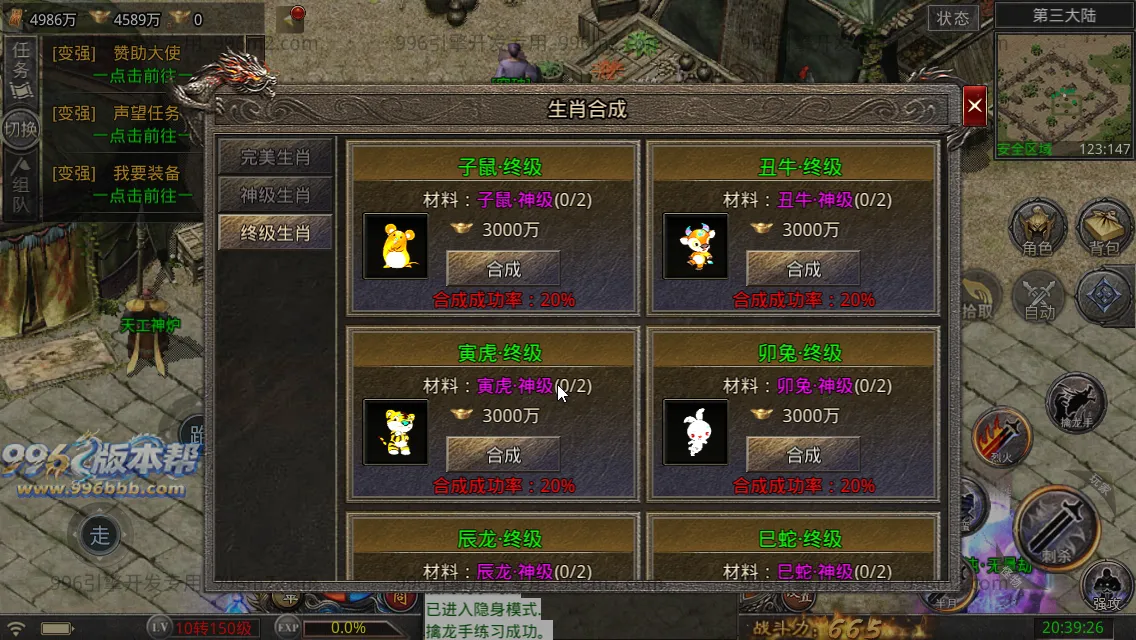
Task: Close the 生肖合成 window
Action: tap(975, 106)
